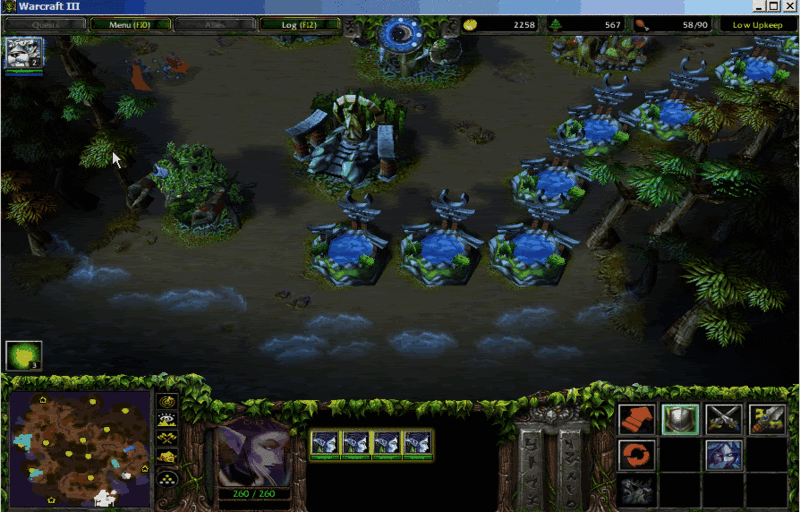Issue the Move command

pyautogui.click(x=636, y=420)
